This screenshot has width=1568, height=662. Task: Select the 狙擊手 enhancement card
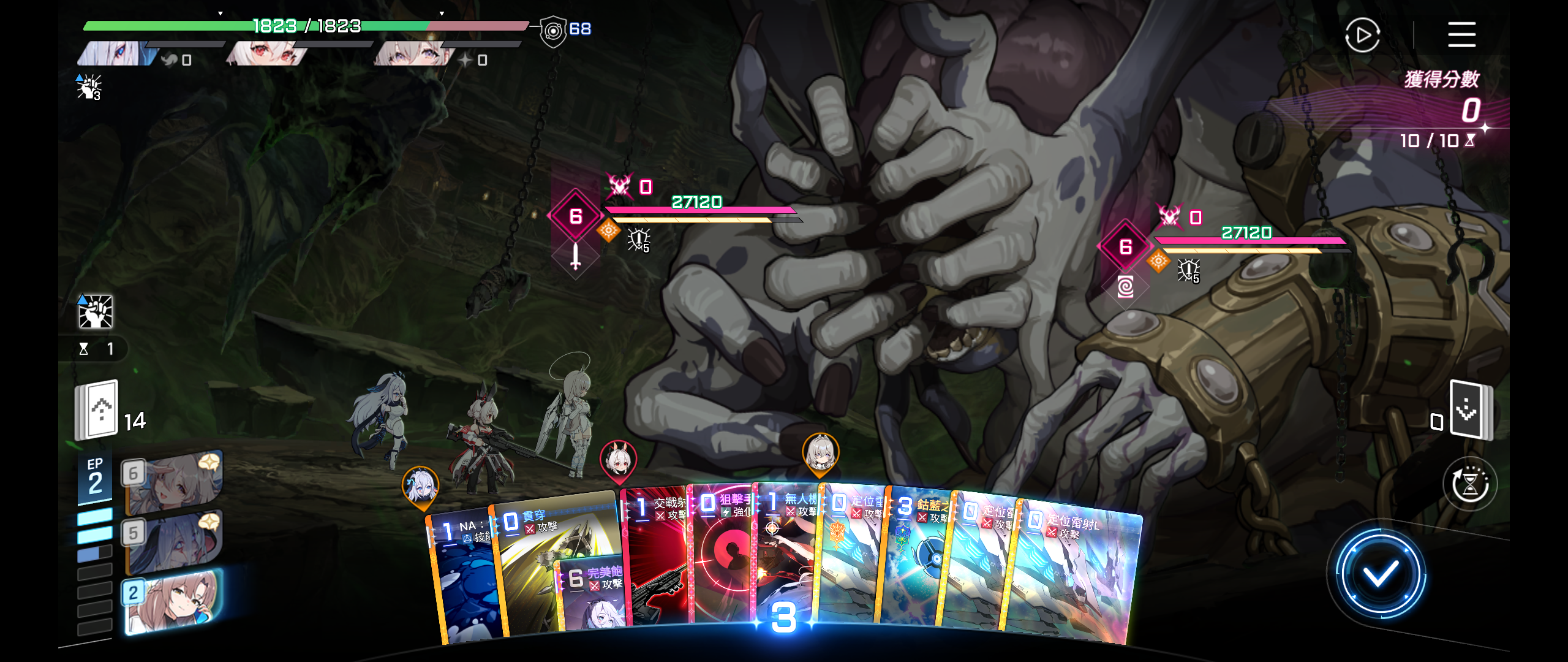723,552
